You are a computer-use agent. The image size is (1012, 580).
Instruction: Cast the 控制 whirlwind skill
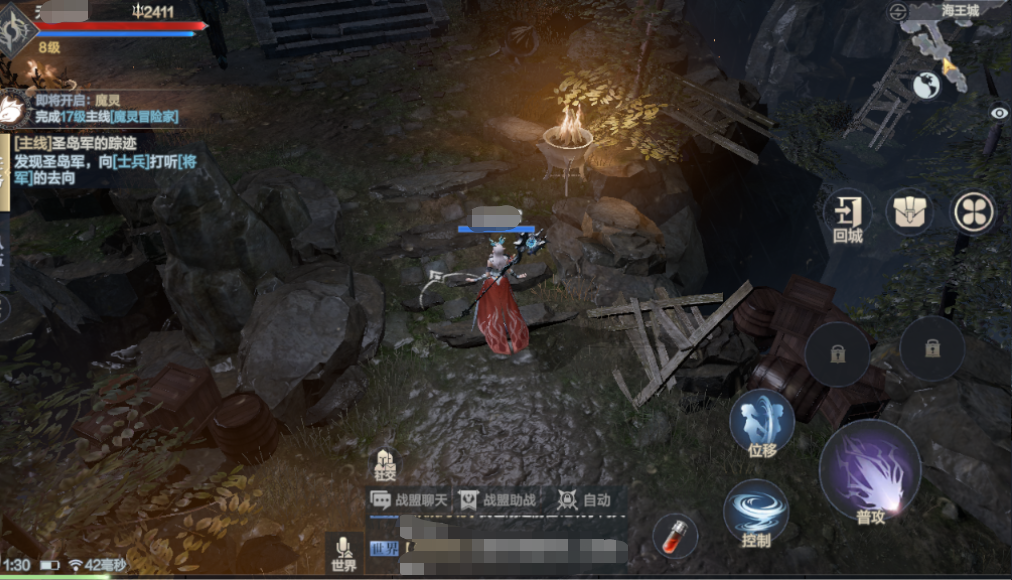tap(756, 513)
